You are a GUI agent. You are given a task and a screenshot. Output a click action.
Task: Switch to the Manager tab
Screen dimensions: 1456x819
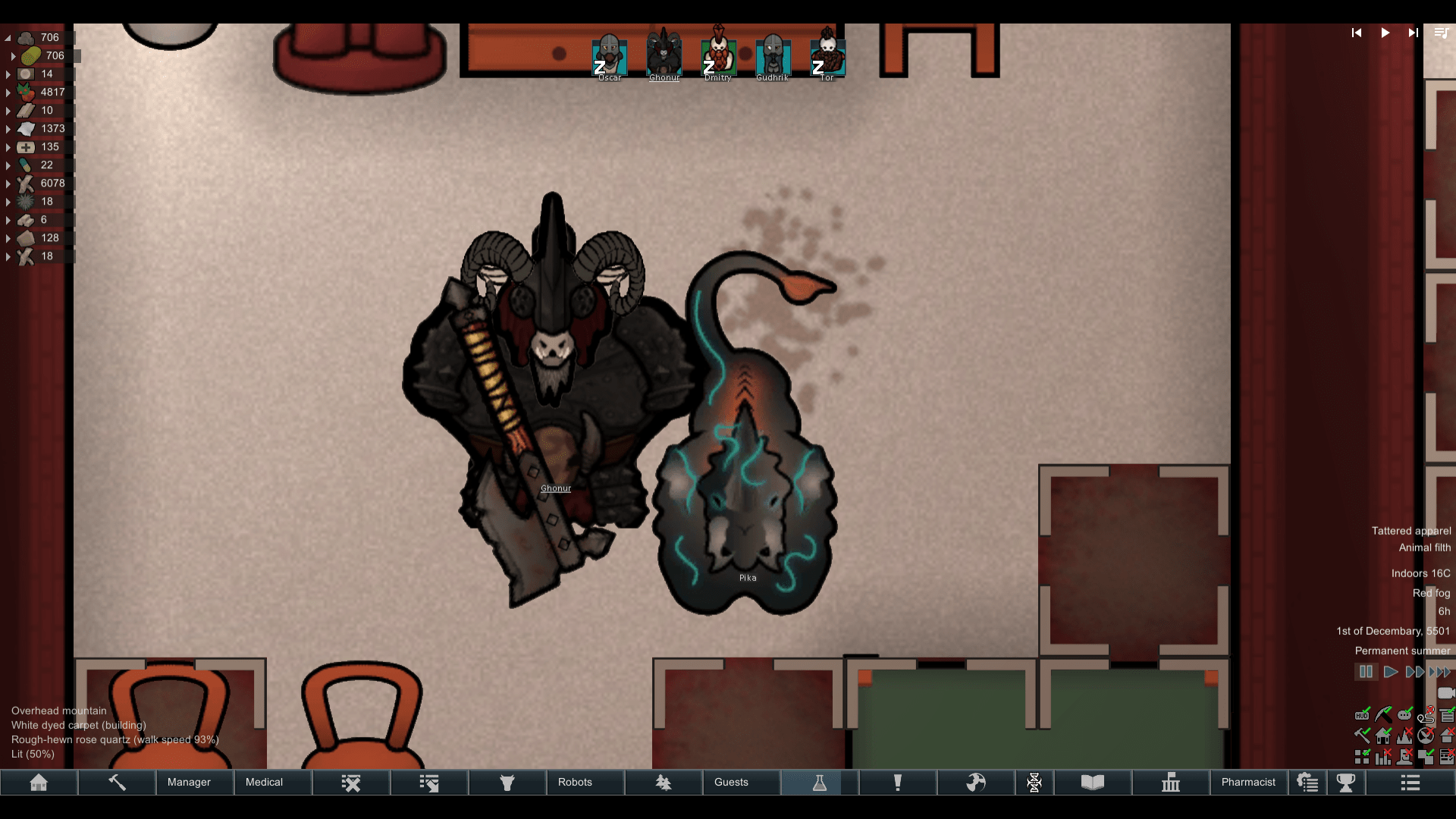click(189, 782)
